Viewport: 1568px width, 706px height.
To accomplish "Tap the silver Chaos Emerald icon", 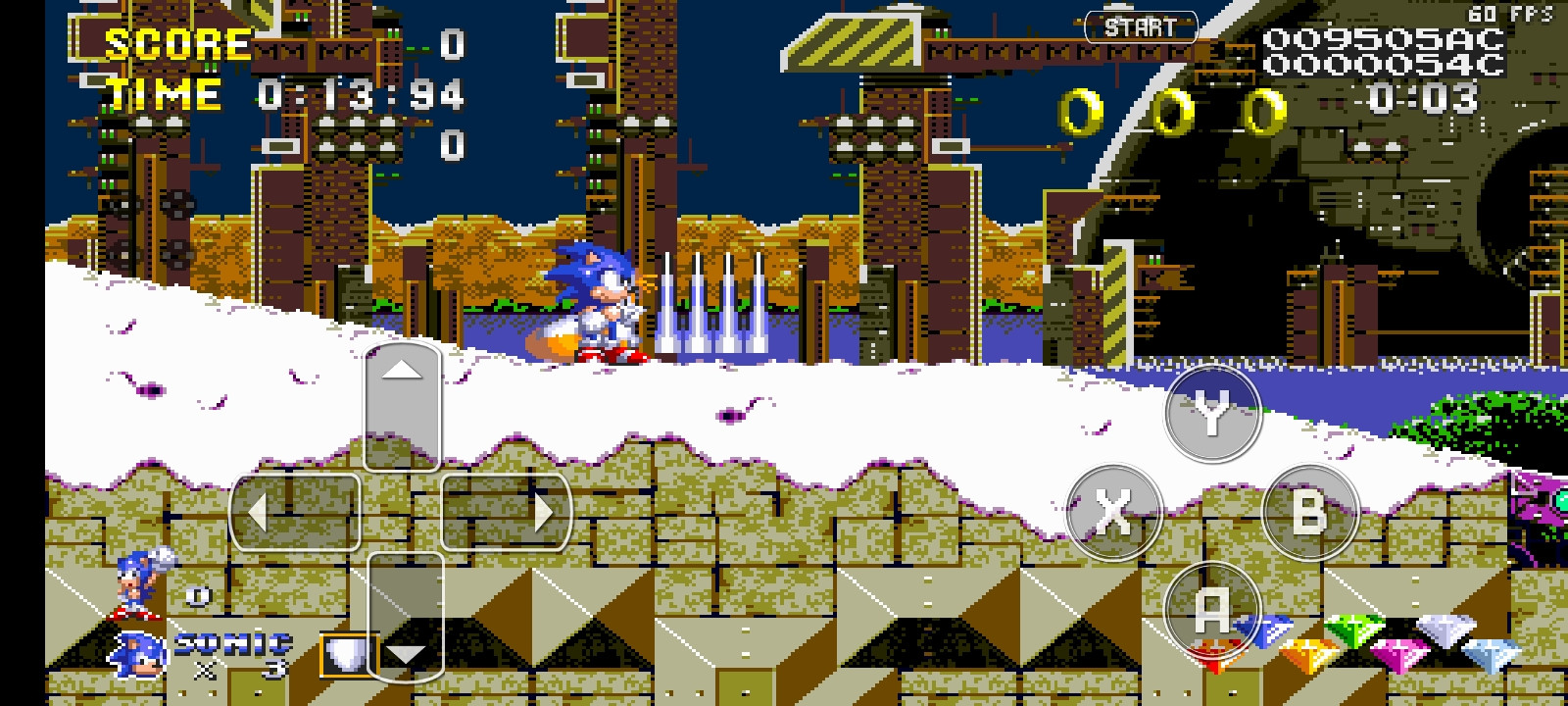I will tap(1445, 629).
